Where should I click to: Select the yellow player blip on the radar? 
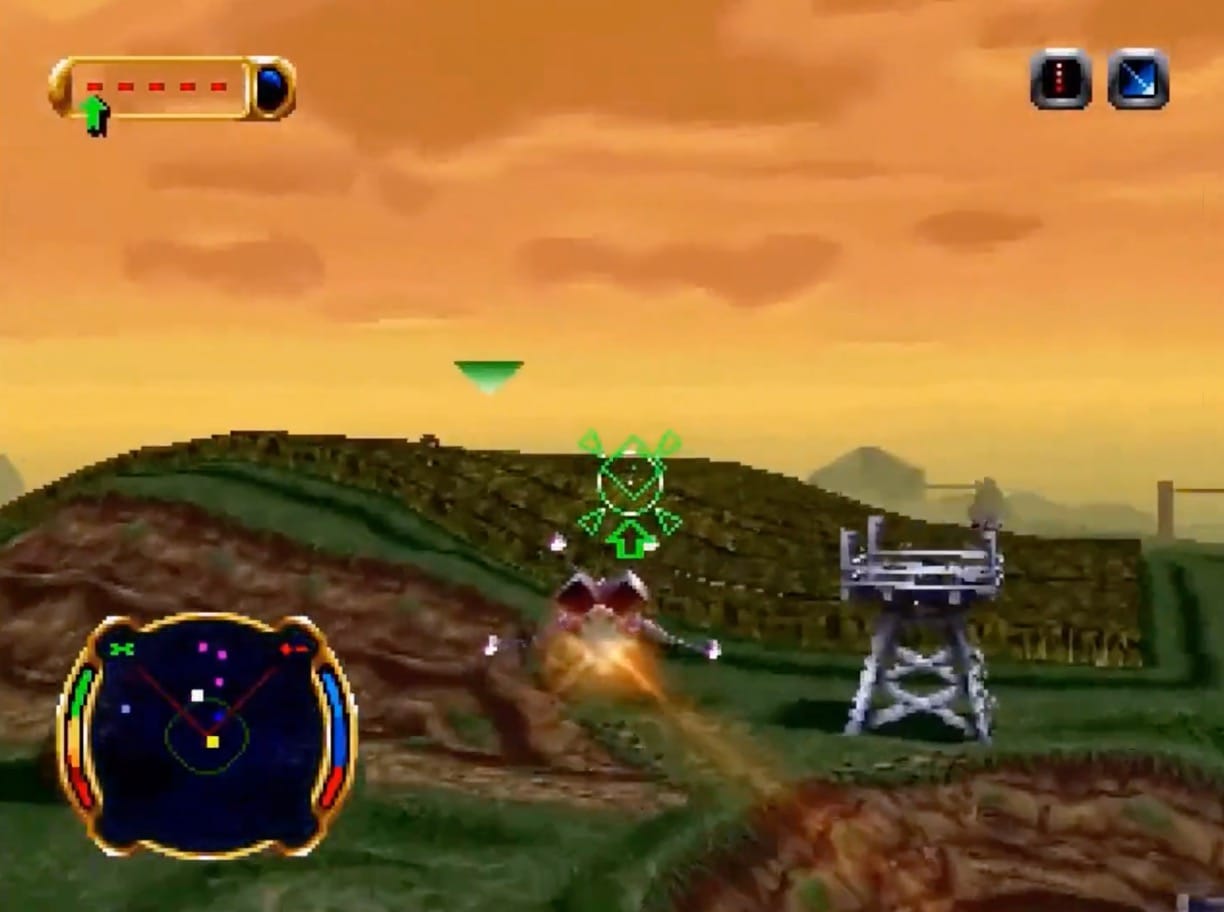[x=212, y=741]
